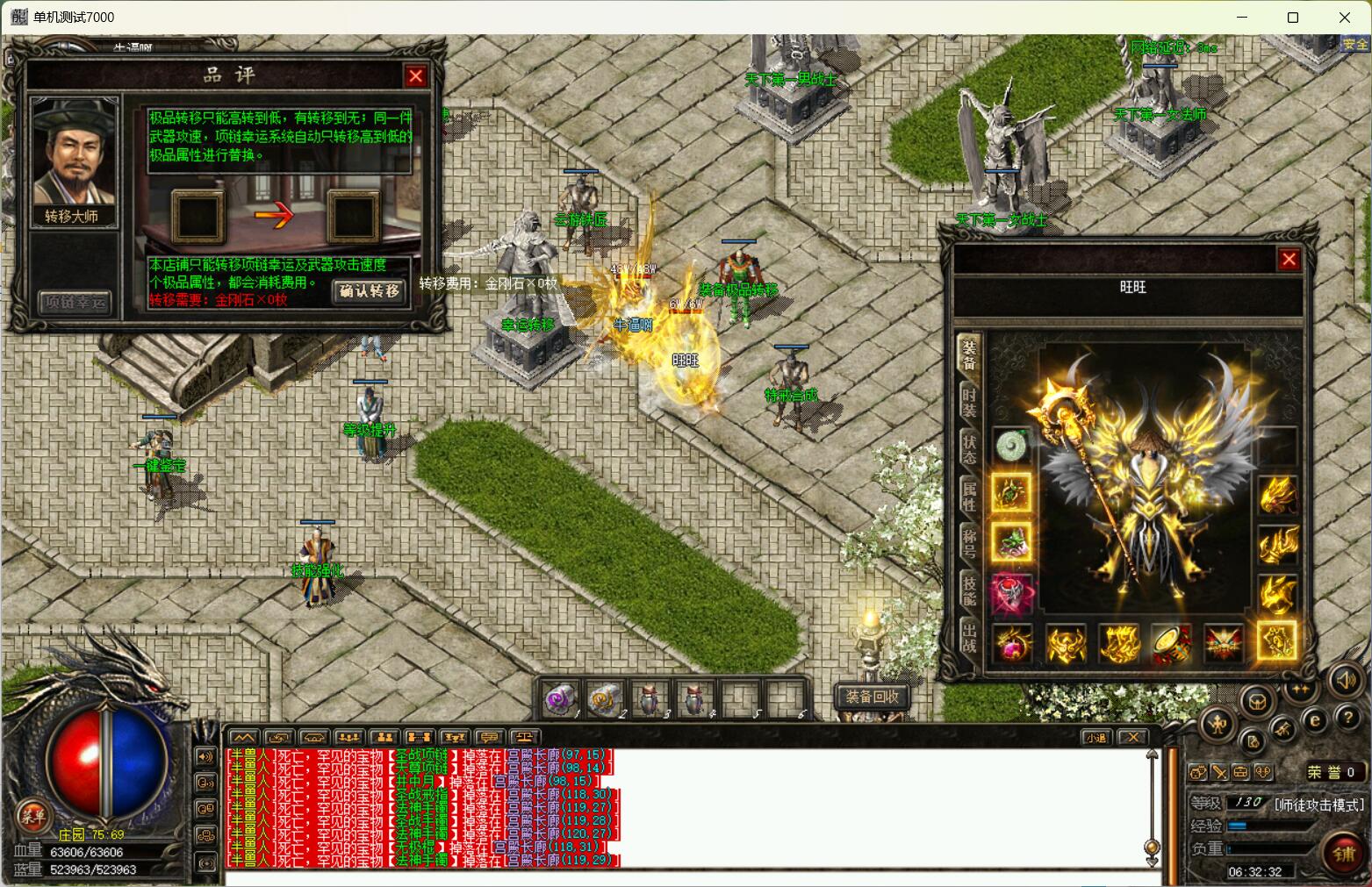Select the jade ring equipment slot
Viewport: 1372px width, 887px height.
click(1012, 445)
